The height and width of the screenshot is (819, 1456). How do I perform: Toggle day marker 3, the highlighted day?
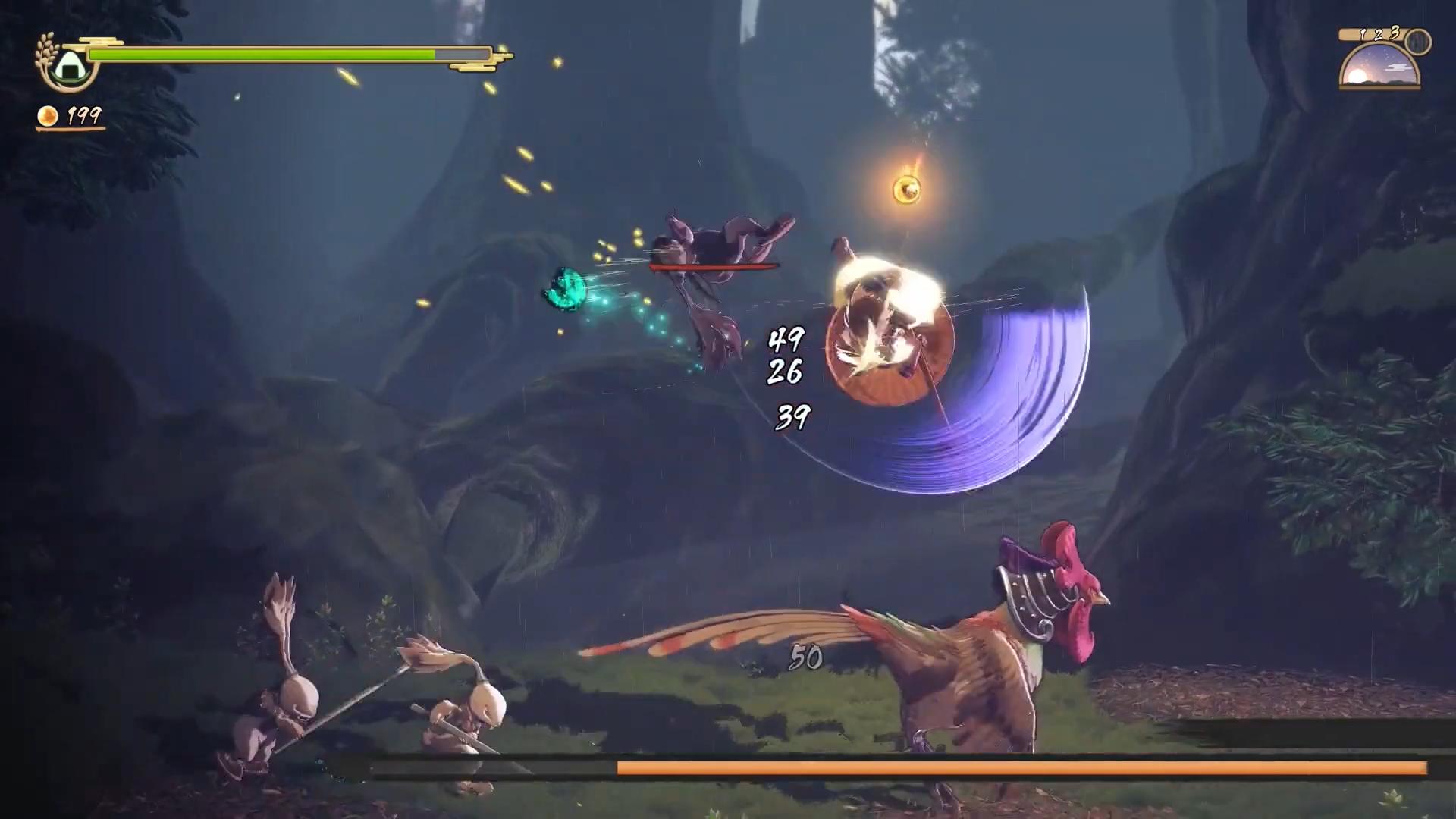[x=1395, y=33]
